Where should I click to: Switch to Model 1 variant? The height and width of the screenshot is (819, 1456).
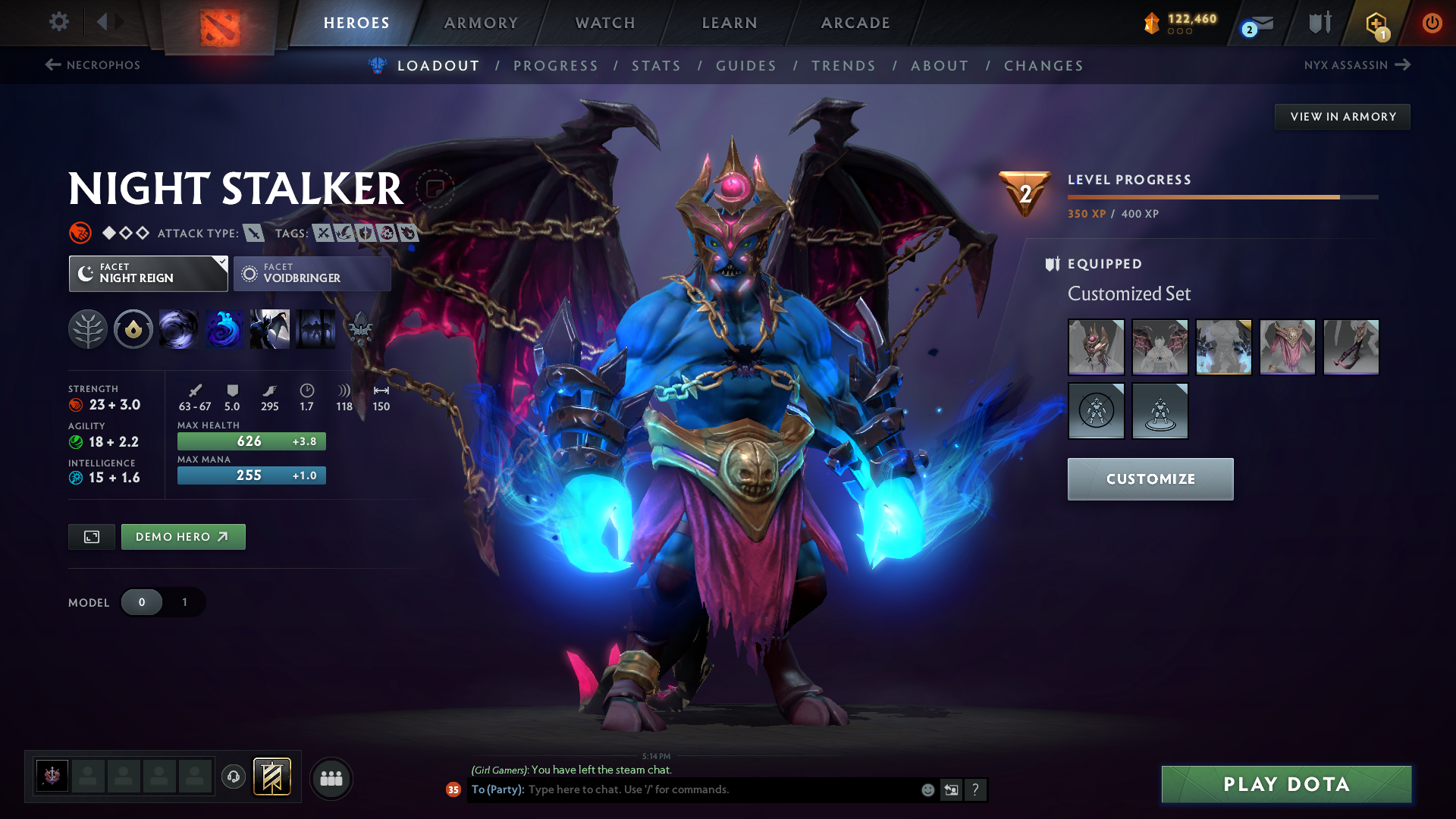click(x=184, y=602)
